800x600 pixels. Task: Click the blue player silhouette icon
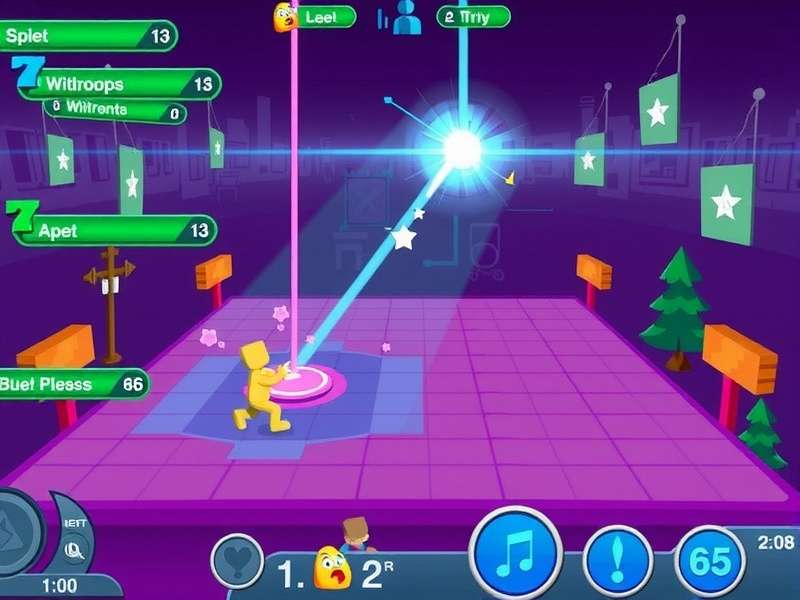[x=405, y=18]
